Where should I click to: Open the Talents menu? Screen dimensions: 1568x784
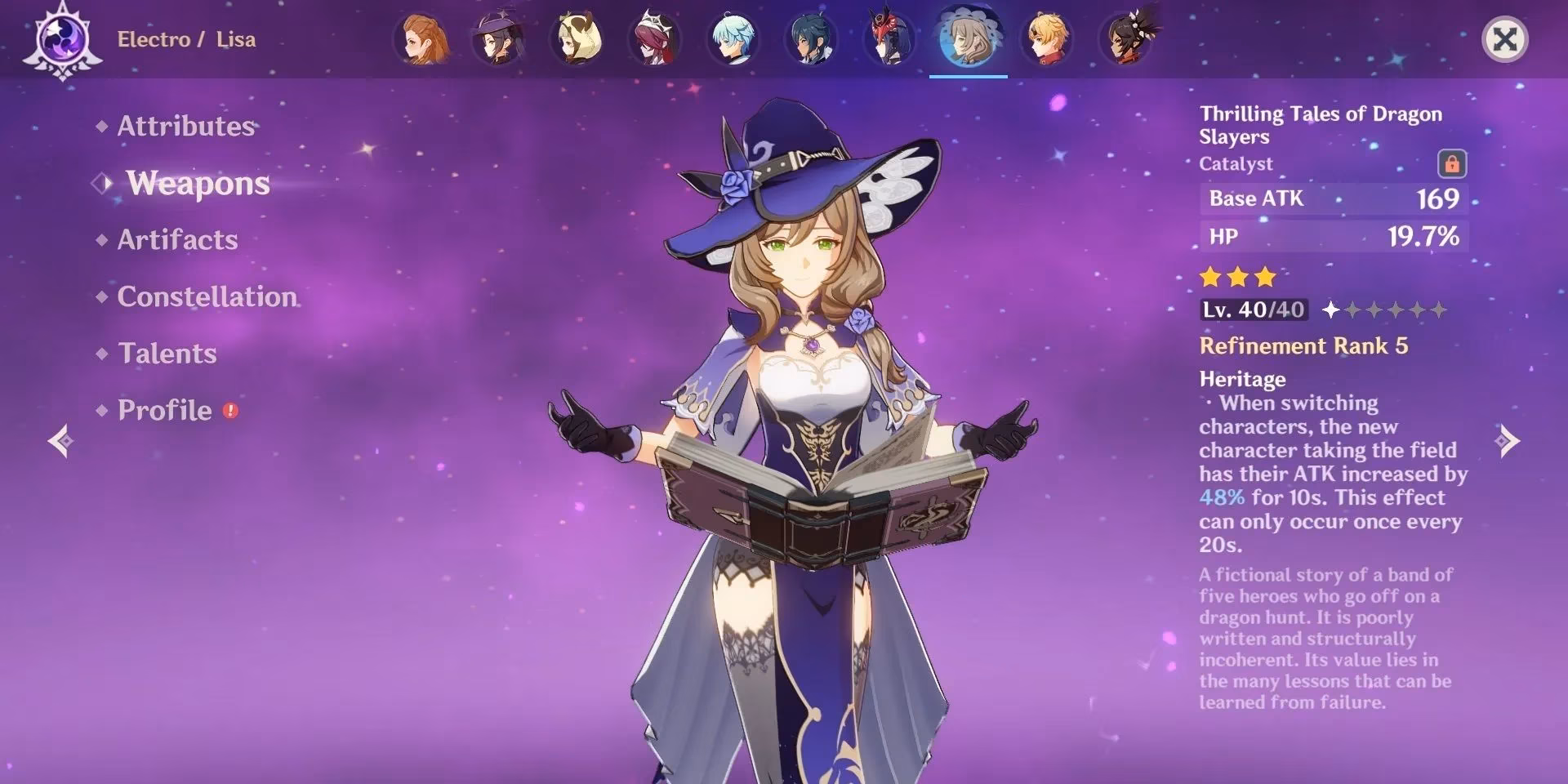tap(167, 354)
